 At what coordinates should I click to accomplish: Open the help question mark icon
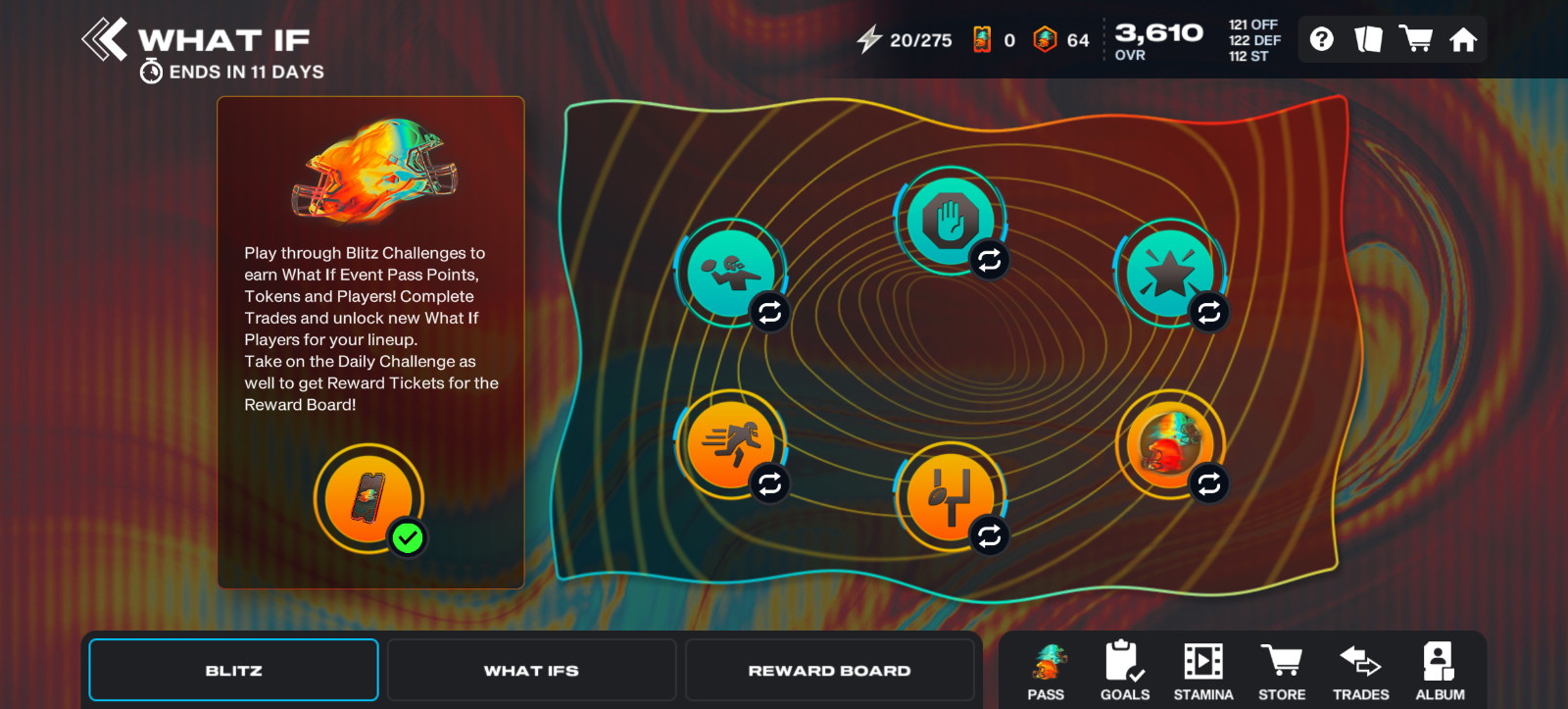coord(1322,39)
